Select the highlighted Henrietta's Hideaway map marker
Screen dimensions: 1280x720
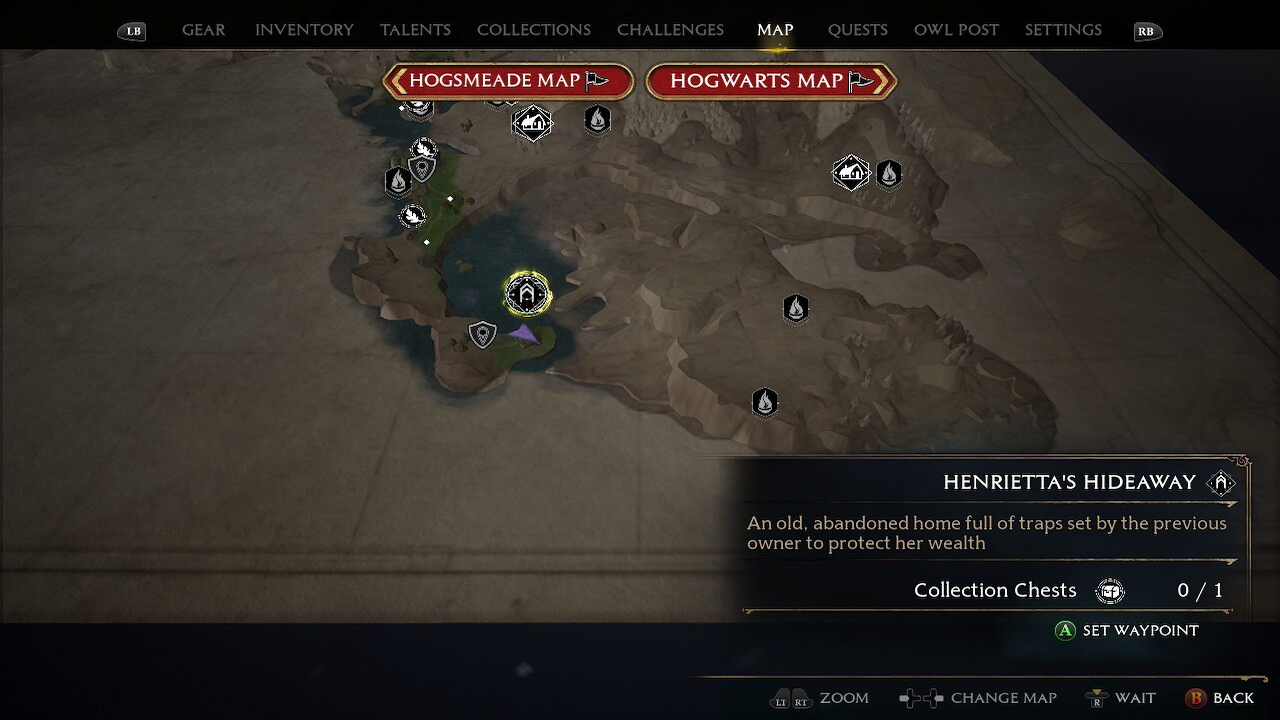[527, 294]
